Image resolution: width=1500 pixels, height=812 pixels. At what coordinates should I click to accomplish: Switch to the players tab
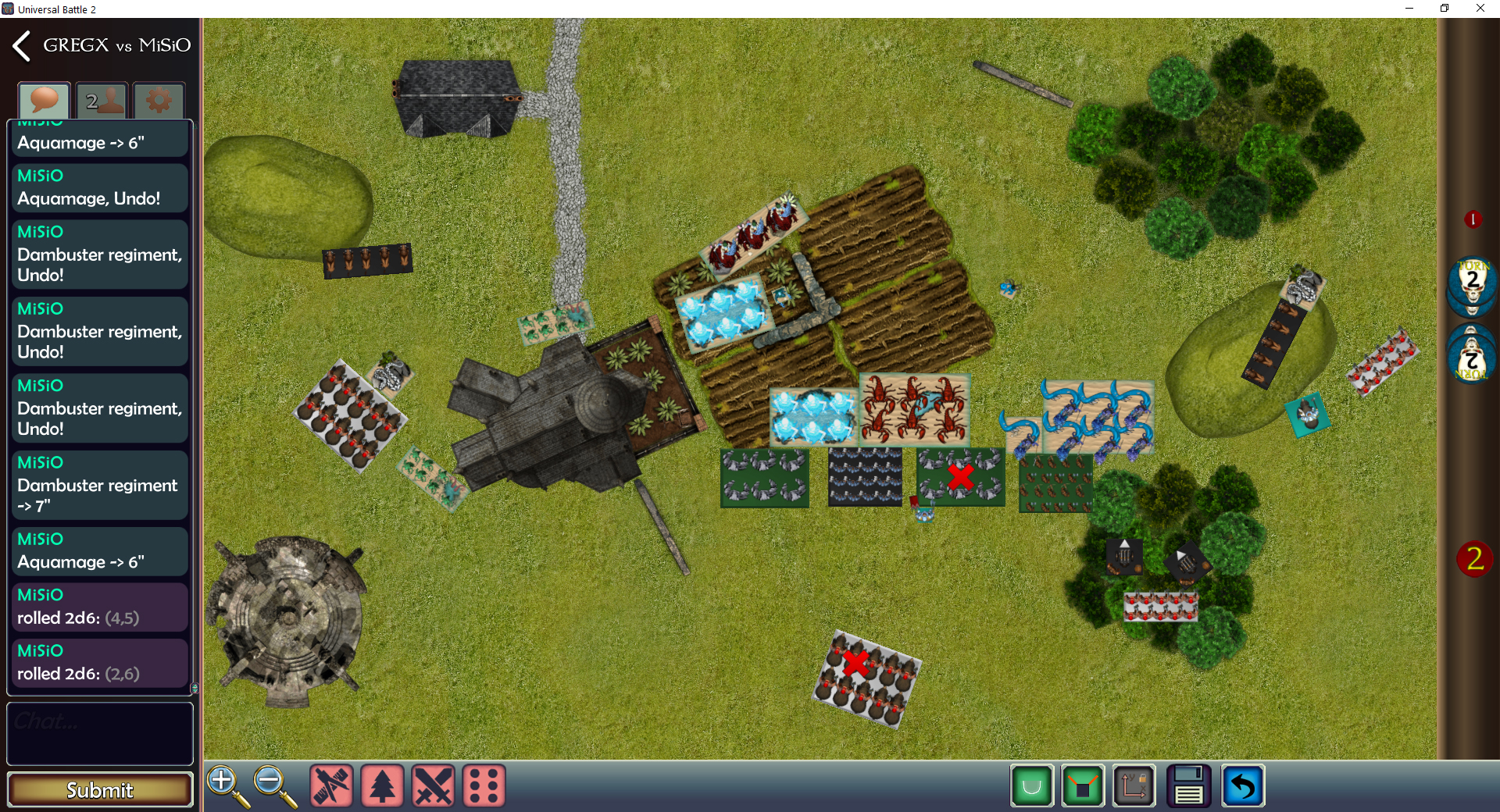coord(102,101)
